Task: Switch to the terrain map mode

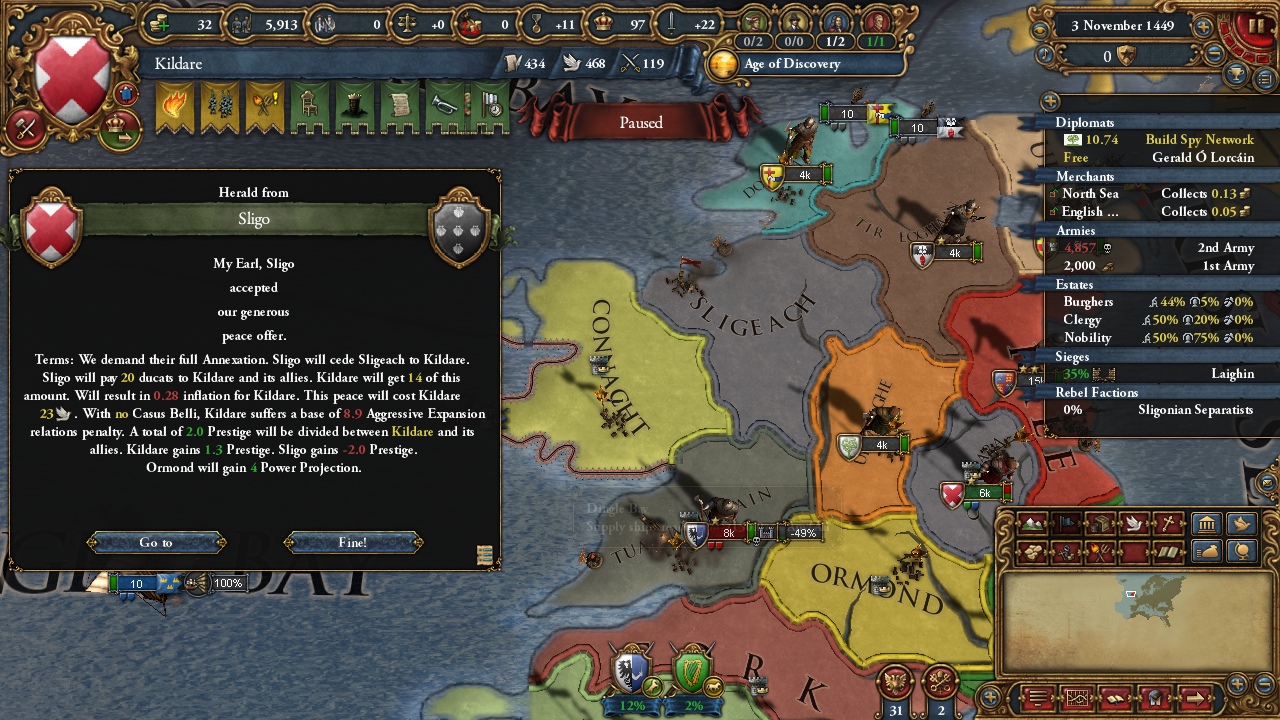Action: [x=1032, y=524]
